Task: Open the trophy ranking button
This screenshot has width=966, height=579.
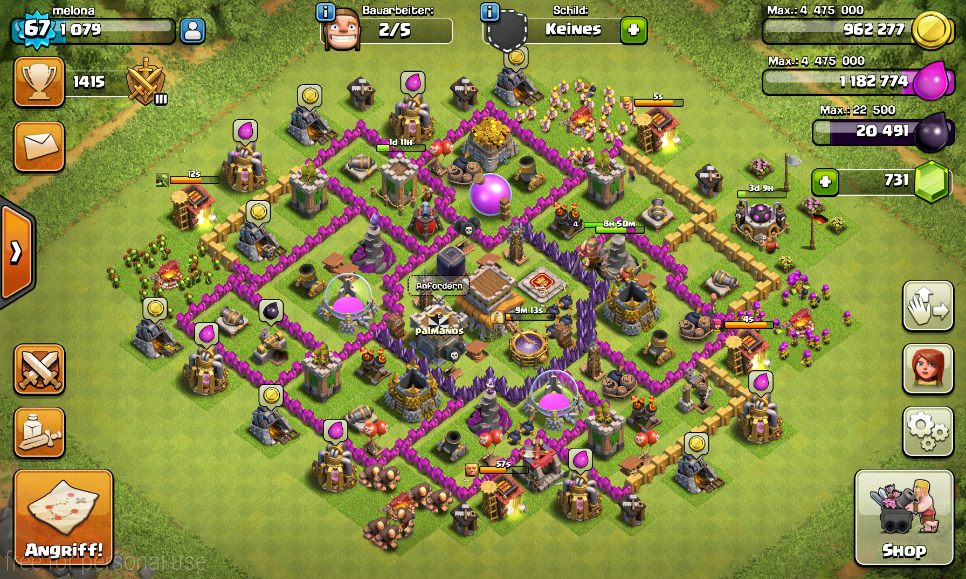Action: [x=39, y=82]
